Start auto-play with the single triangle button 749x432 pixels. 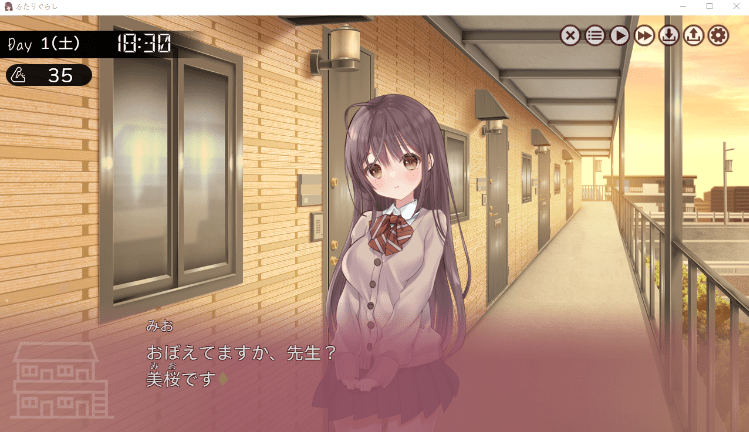coord(620,36)
